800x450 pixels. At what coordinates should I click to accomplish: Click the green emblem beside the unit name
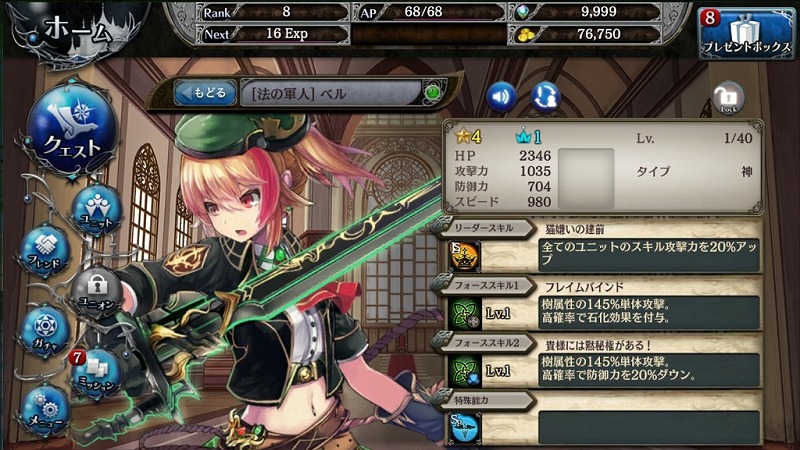click(433, 93)
